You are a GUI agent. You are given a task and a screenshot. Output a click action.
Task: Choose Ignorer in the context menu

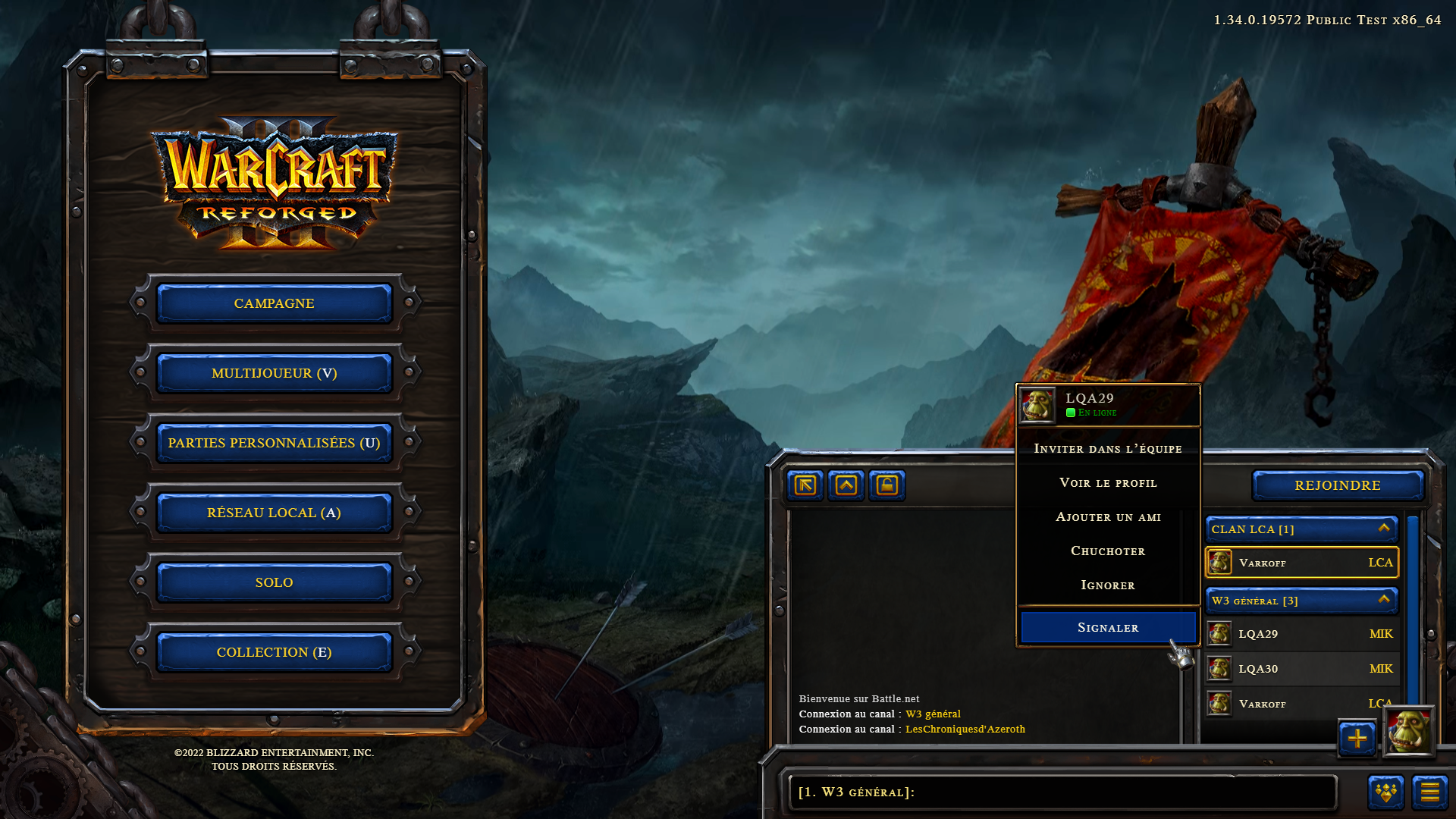click(x=1107, y=585)
